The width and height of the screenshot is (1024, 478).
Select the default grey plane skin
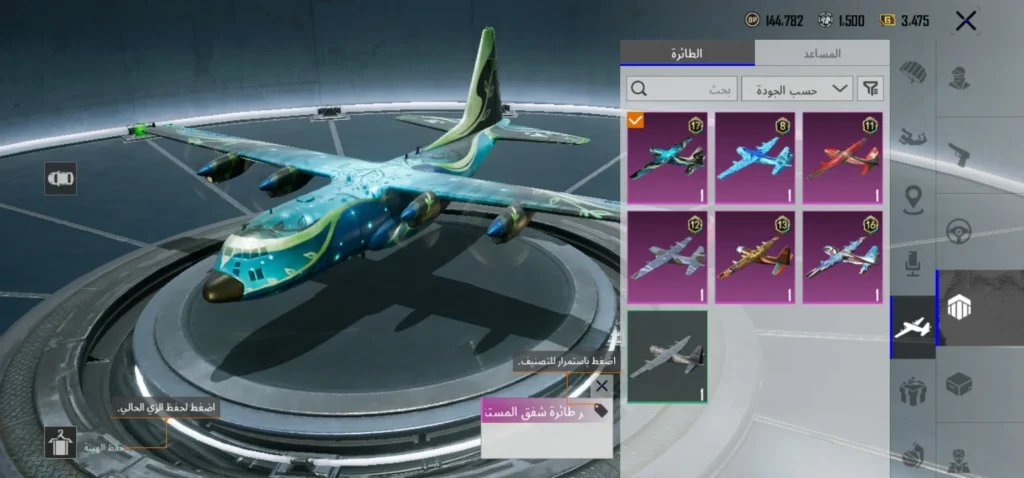667,356
